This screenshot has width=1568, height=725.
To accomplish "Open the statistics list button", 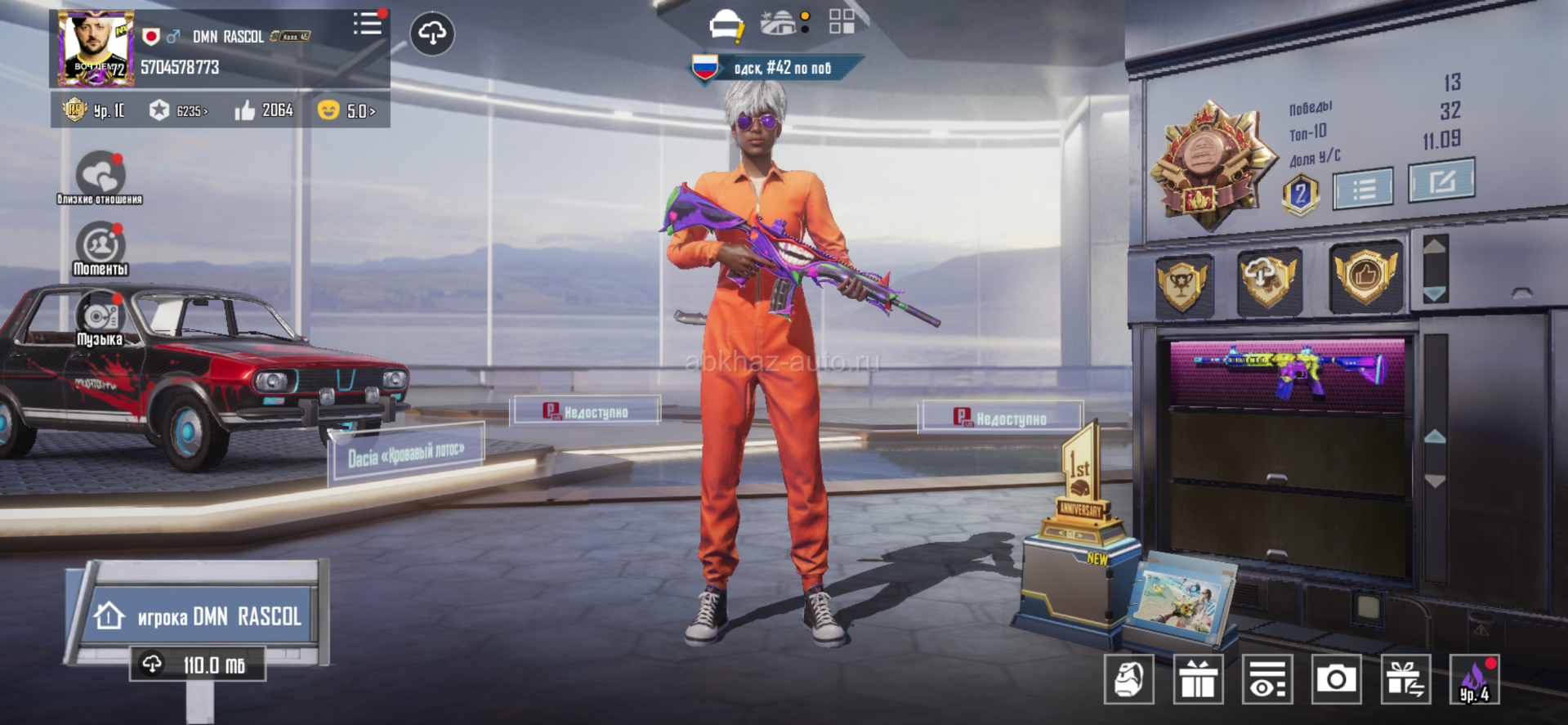I will coord(1363,190).
